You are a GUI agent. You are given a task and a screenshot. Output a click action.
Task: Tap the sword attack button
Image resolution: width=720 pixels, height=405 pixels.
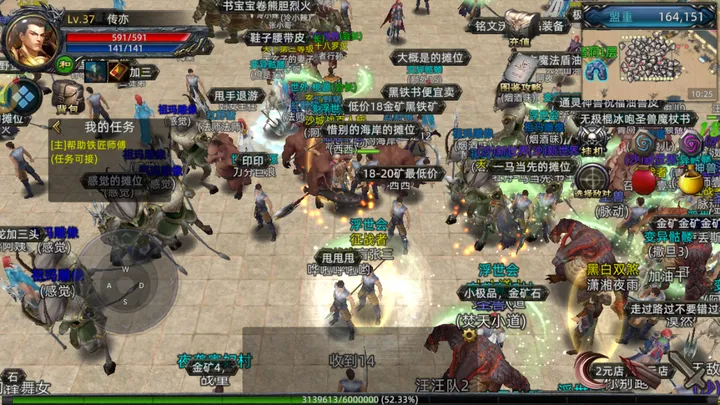click(x=693, y=372)
